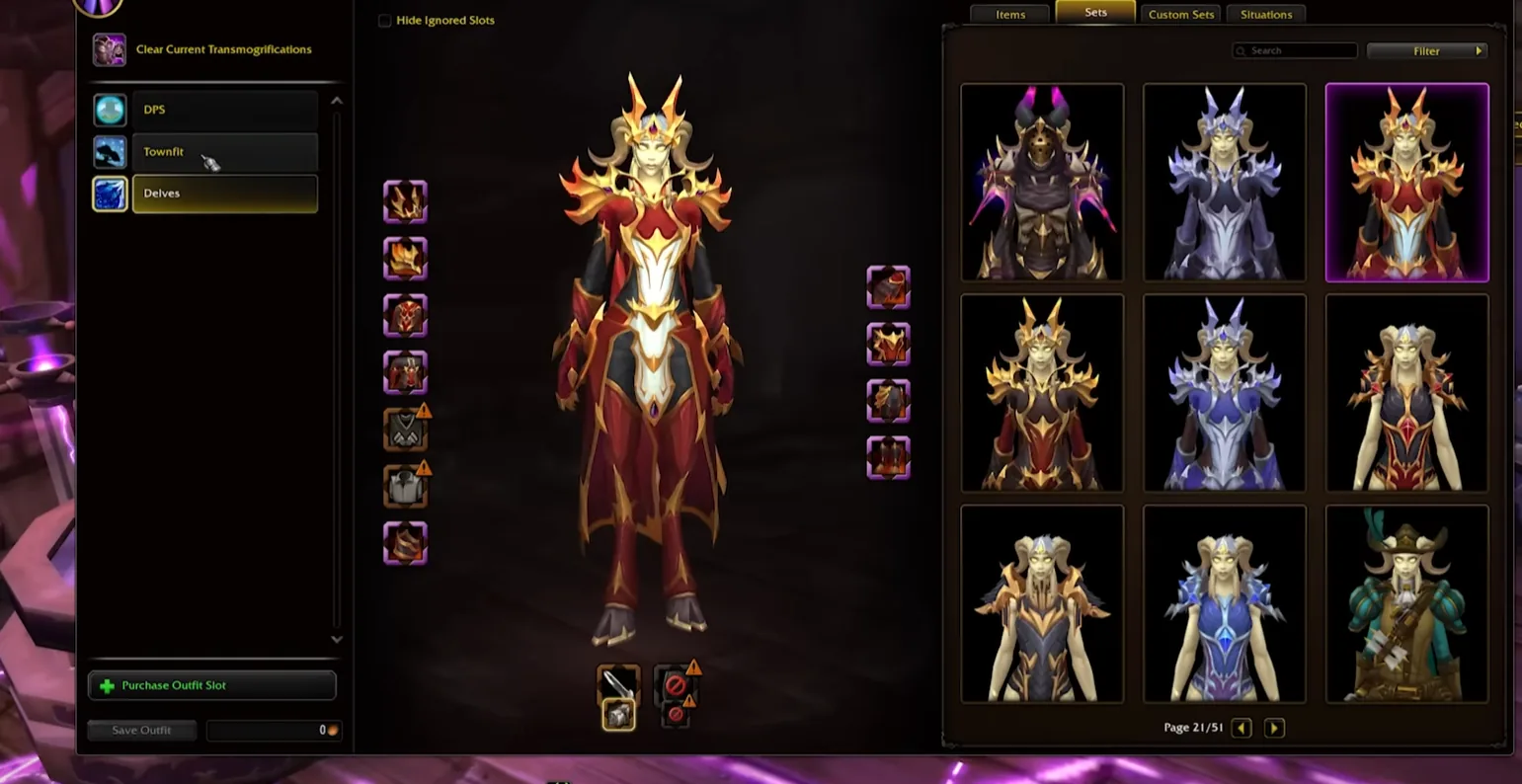Click the Save Outfit button

(x=141, y=730)
